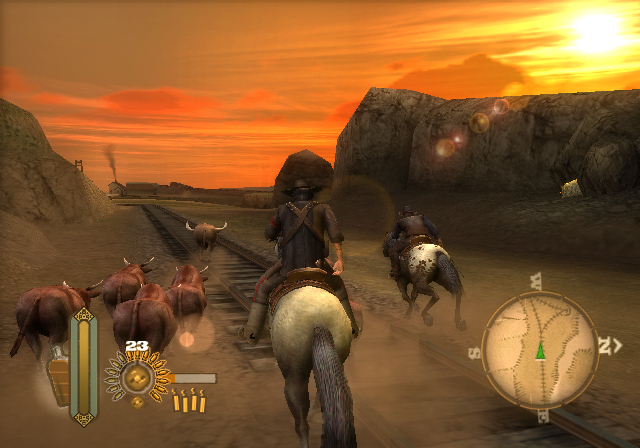Click the green player arrow on the minimap
The width and height of the screenshot is (640, 448).
(x=540, y=350)
